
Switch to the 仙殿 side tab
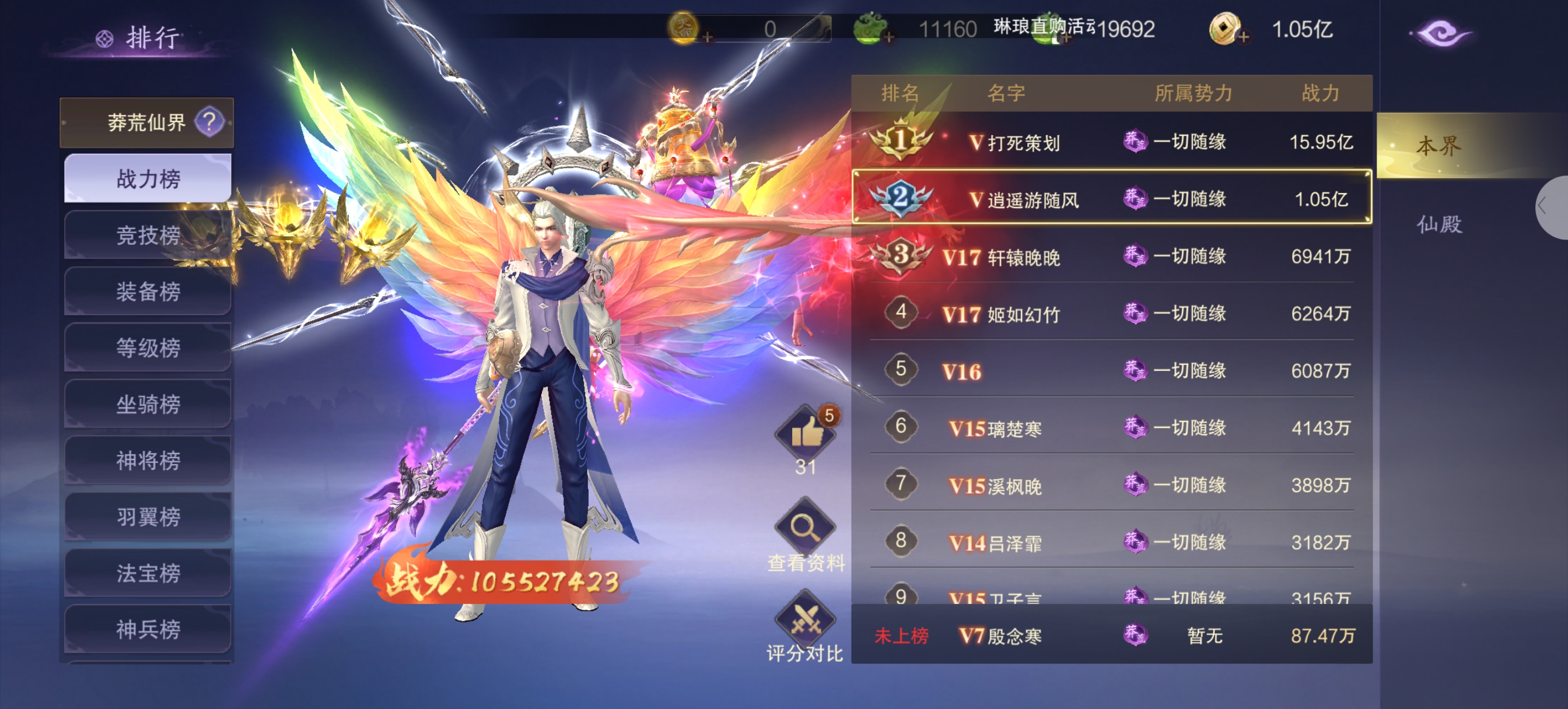1439,224
